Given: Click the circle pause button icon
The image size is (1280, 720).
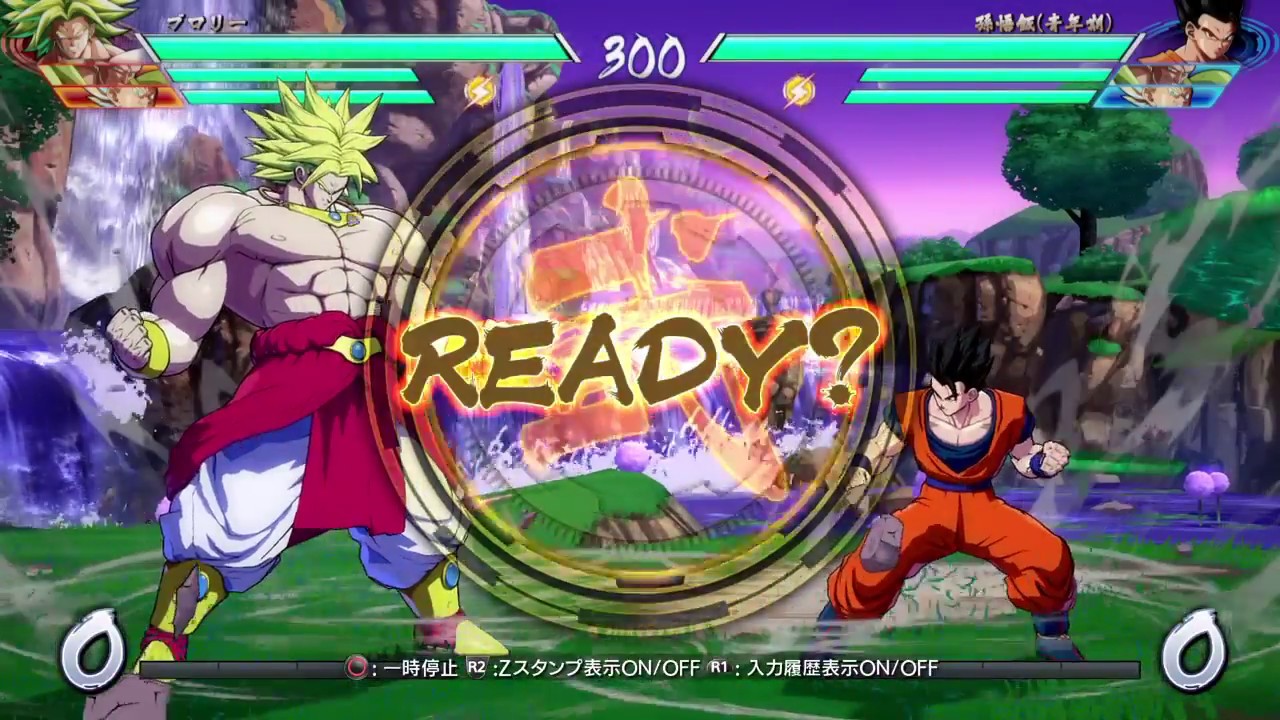Looking at the screenshot, I should tap(355, 665).
